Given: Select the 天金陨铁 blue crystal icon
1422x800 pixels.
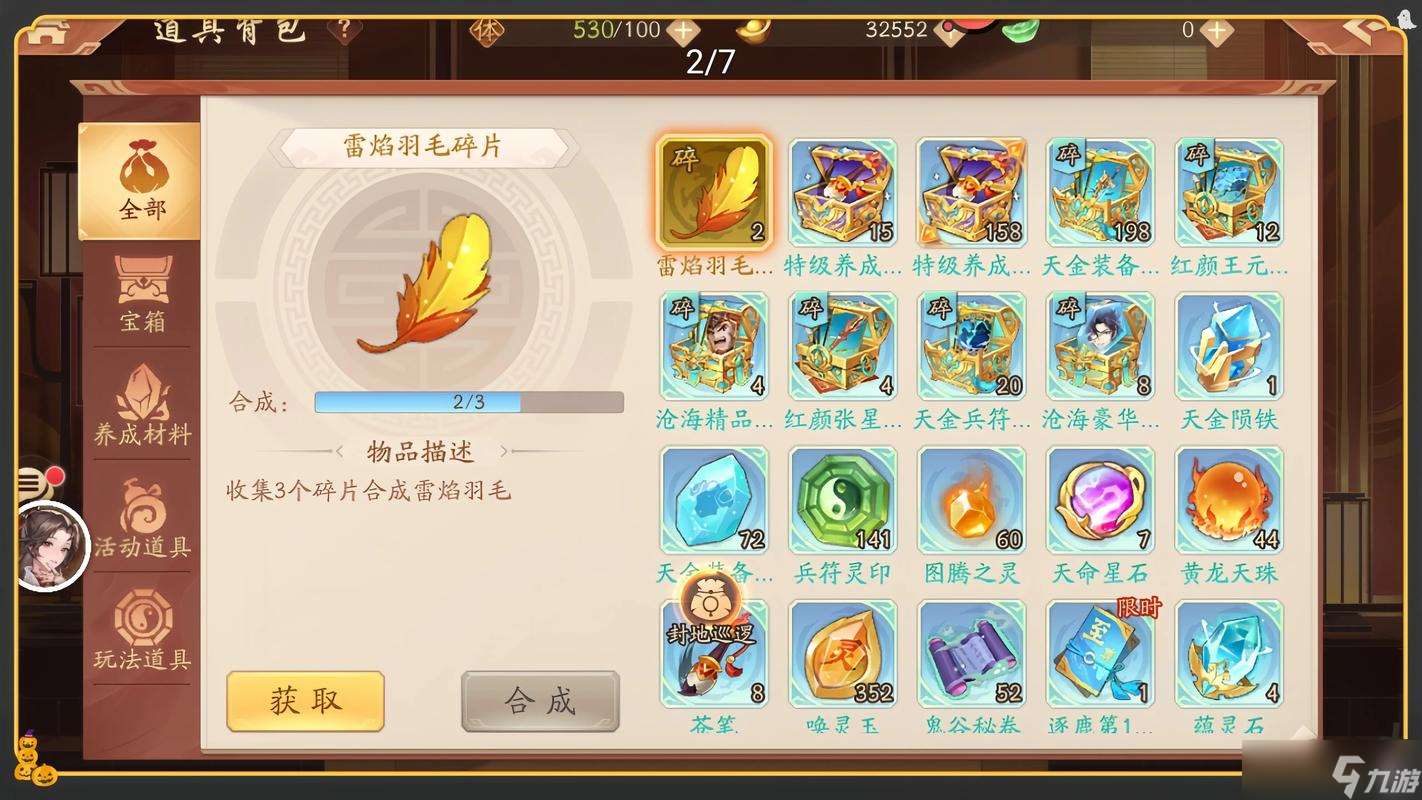Looking at the screenshot, I should pyautogui.click(x=1228, y=345).
